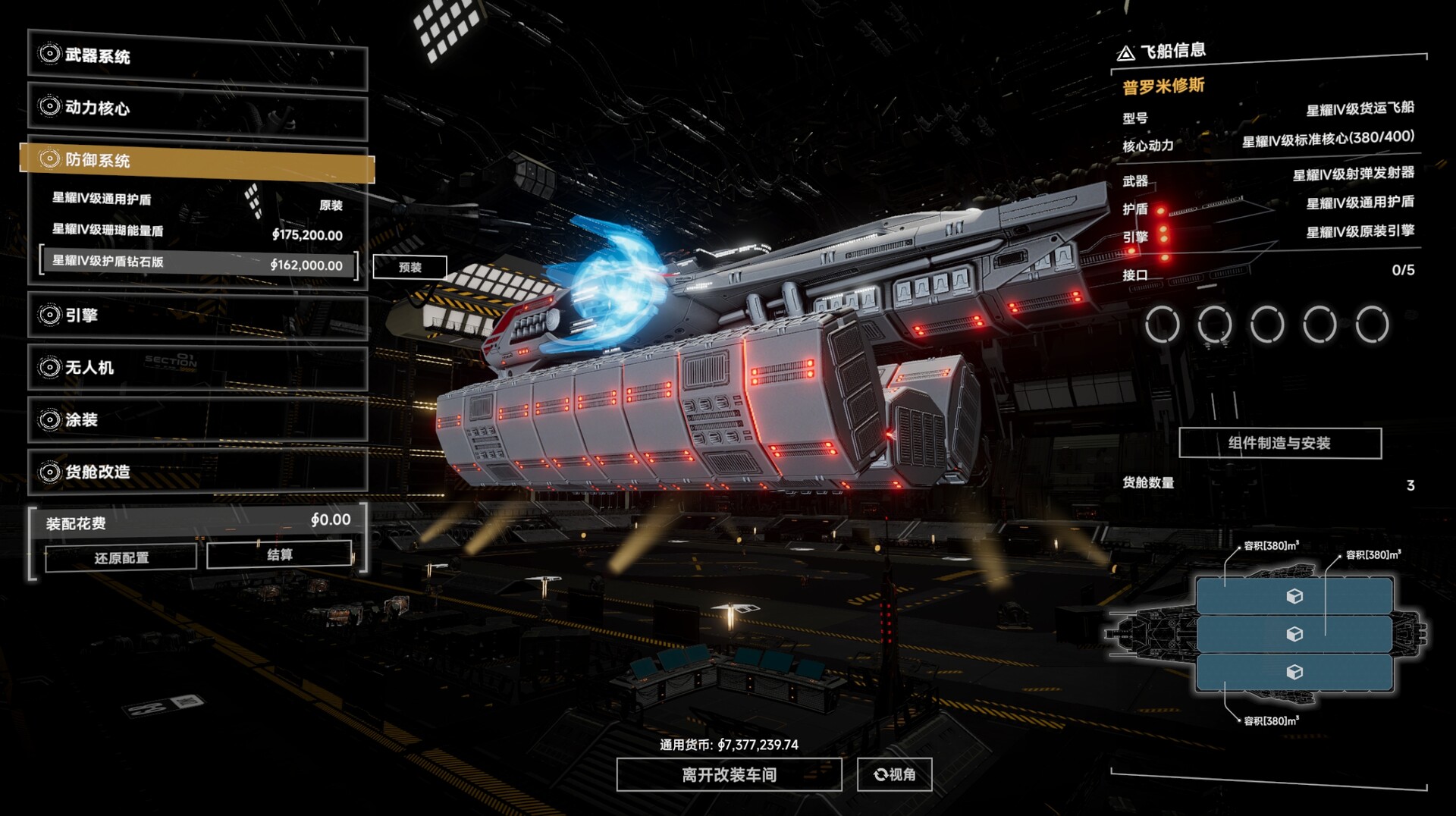1456x816 pixels.
Task: Expand the 货舱改造 cargo modification category
Action: (197, 472)
